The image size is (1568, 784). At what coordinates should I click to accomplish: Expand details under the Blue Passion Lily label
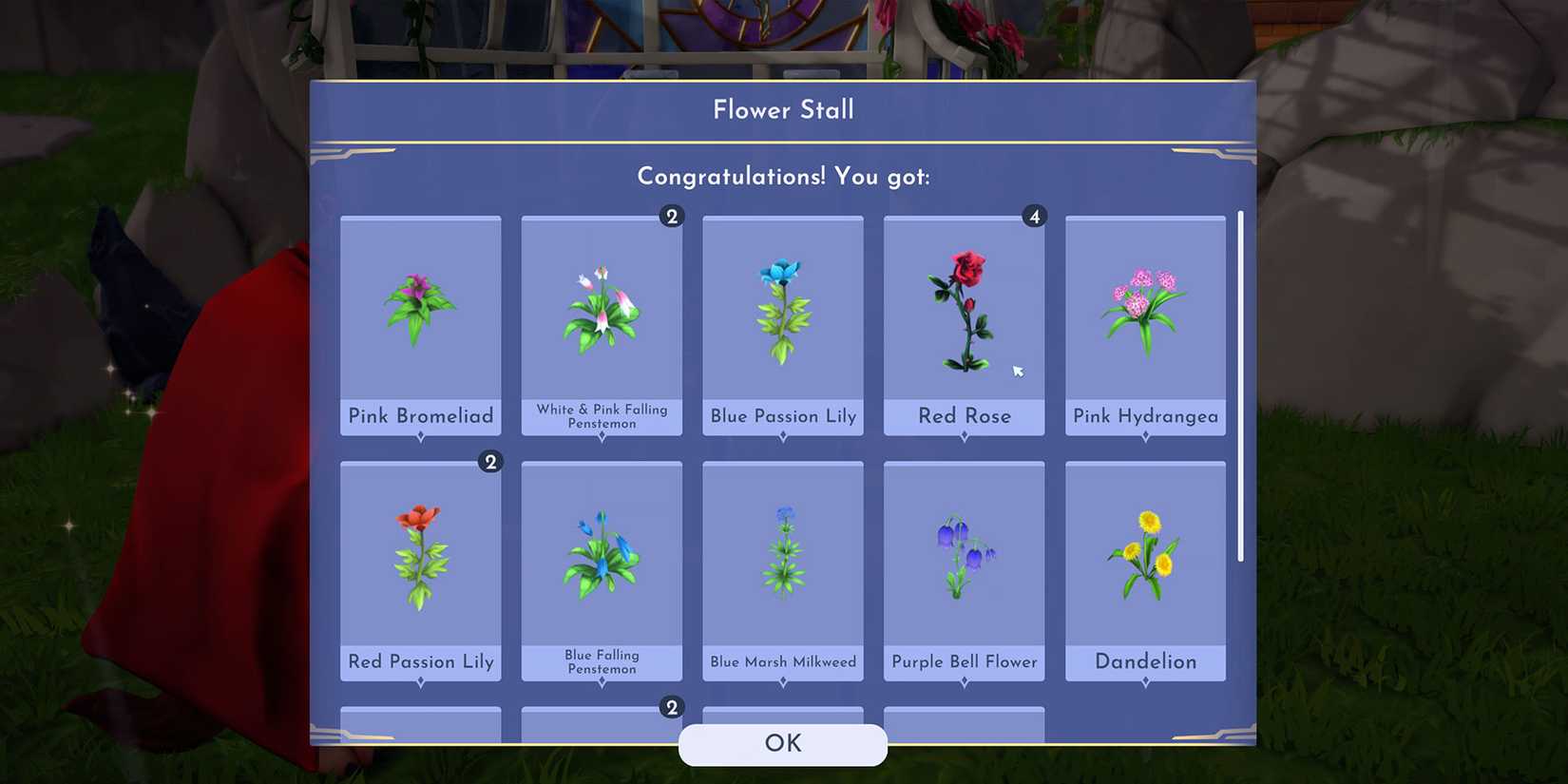[782, 435]
